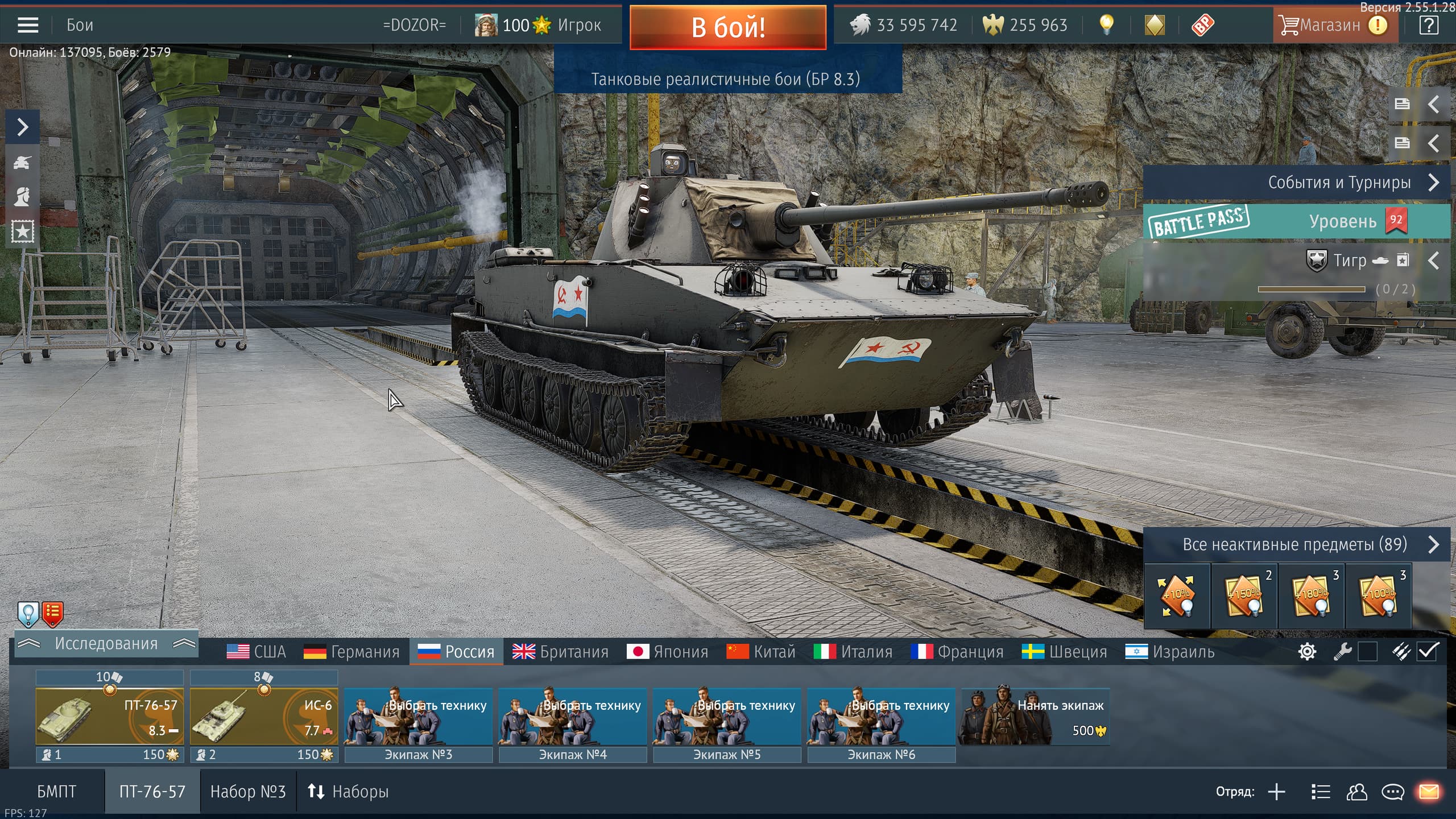Switch to the США nation tab
This screenshot has width=1456, height=819.
256,652
